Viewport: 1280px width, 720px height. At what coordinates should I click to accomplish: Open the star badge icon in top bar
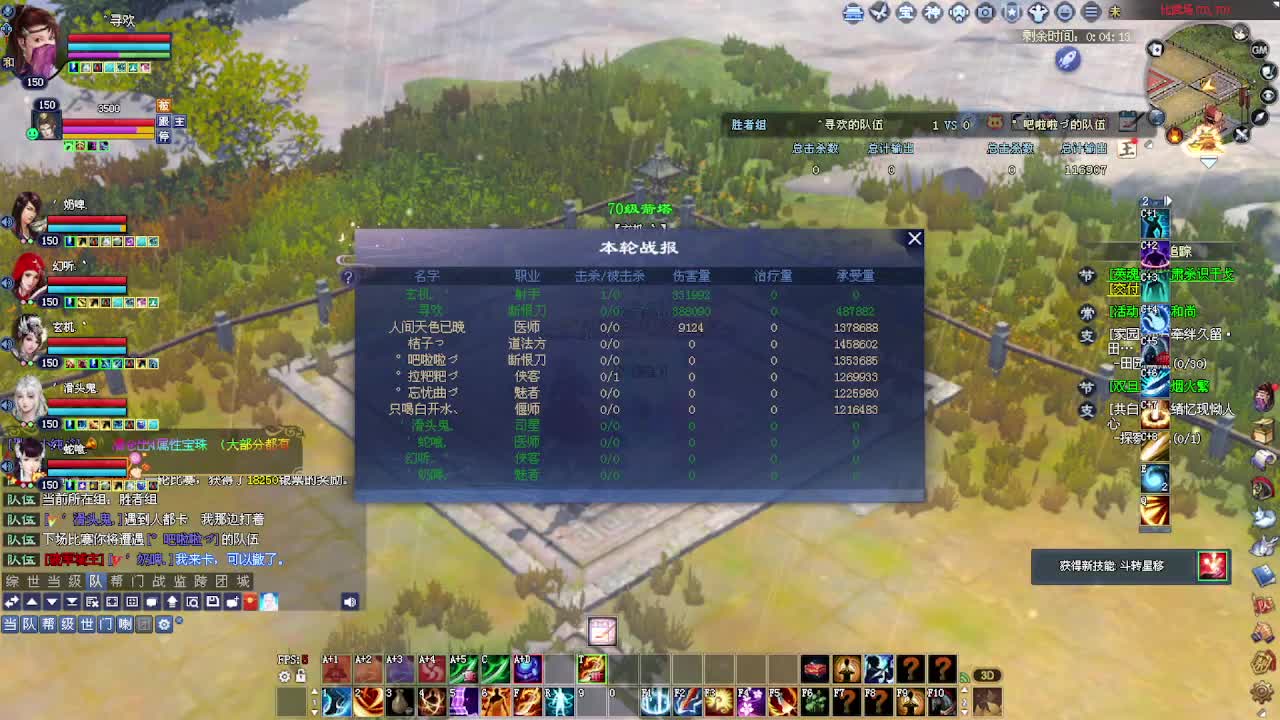click(x=1010, y=13)
